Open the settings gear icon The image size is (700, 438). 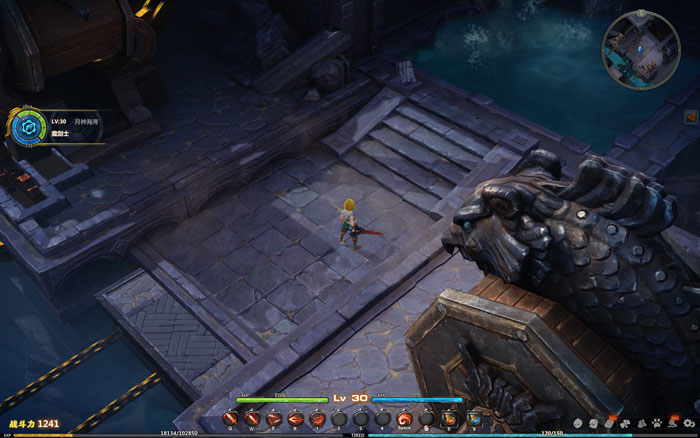[x=688, y=423]
